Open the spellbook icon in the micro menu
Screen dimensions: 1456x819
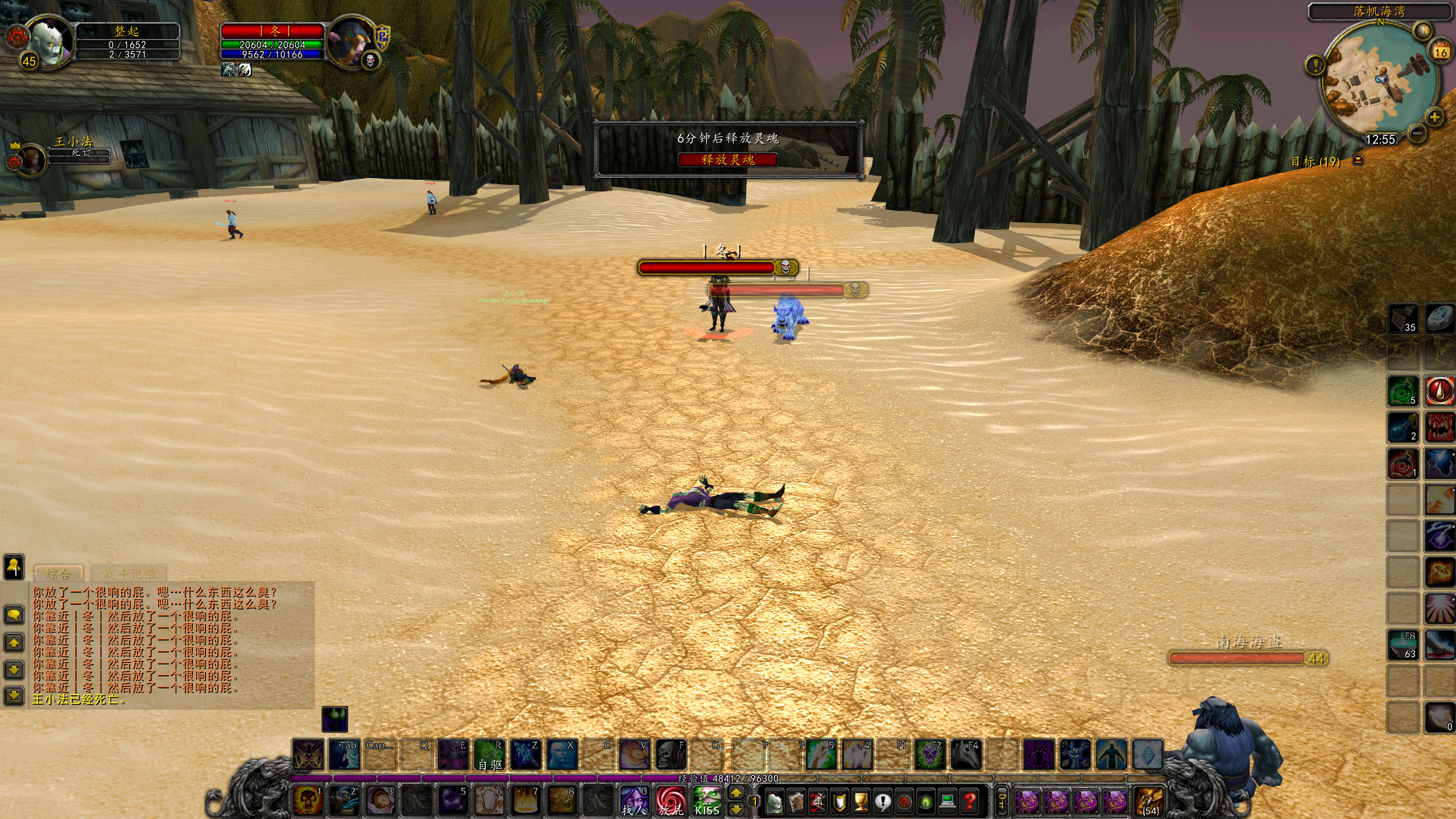[795, 802]
